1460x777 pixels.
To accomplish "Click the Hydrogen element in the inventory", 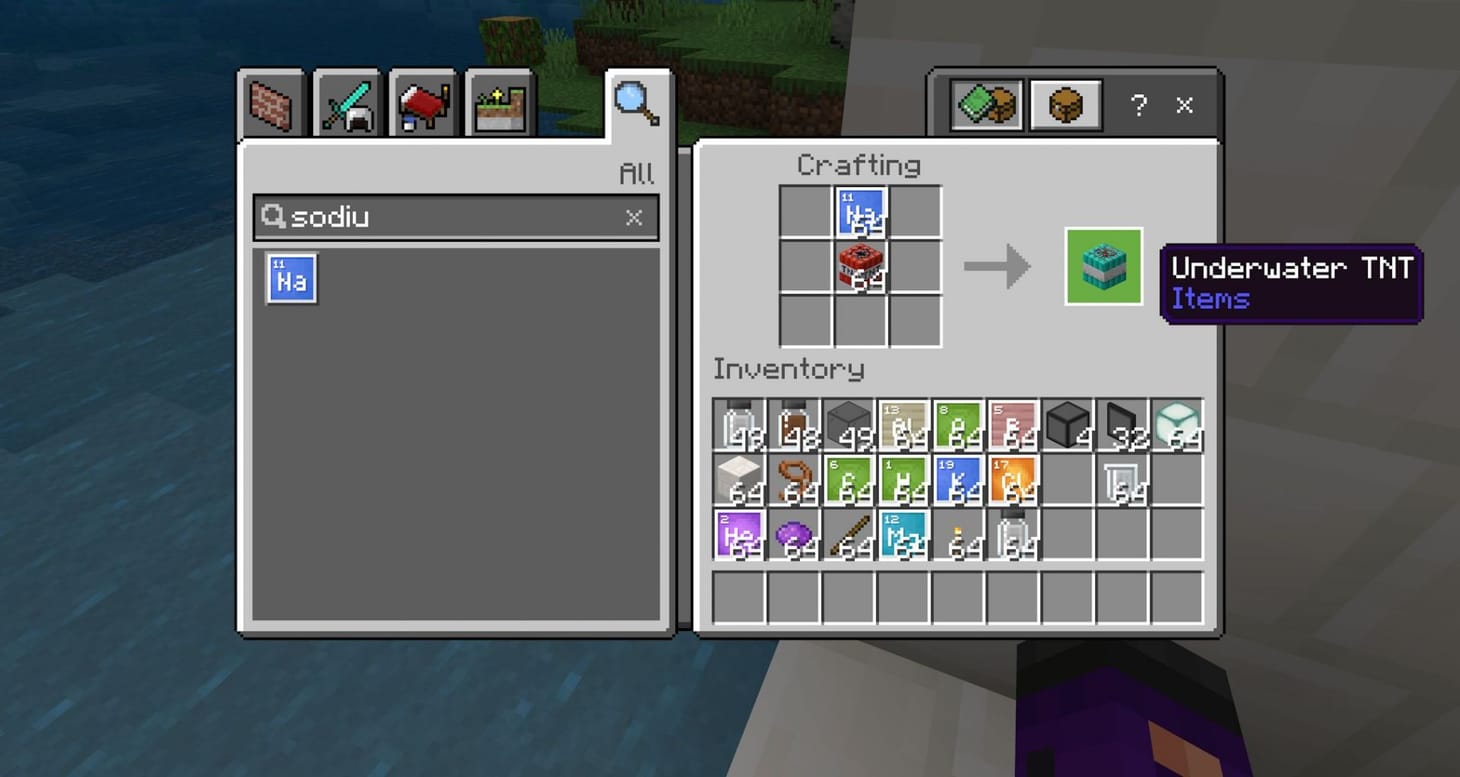I will tap(905, 478).
